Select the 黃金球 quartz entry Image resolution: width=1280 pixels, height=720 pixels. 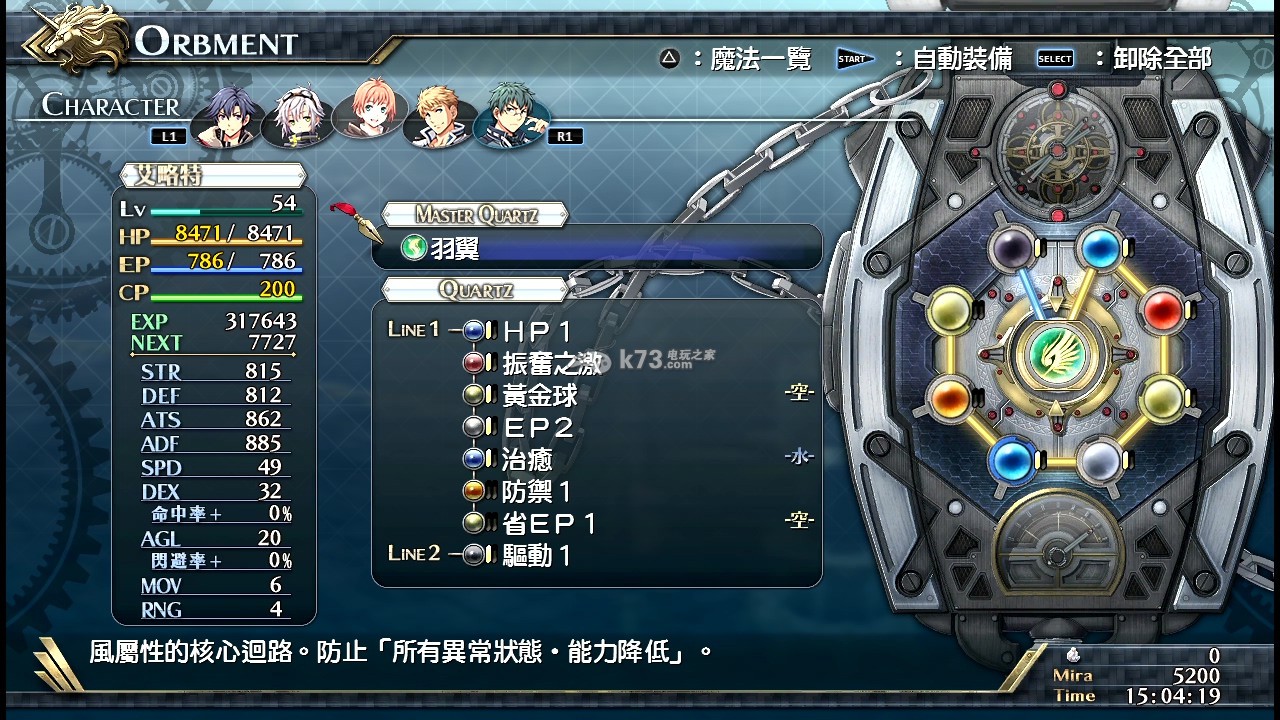pos(540,395)
